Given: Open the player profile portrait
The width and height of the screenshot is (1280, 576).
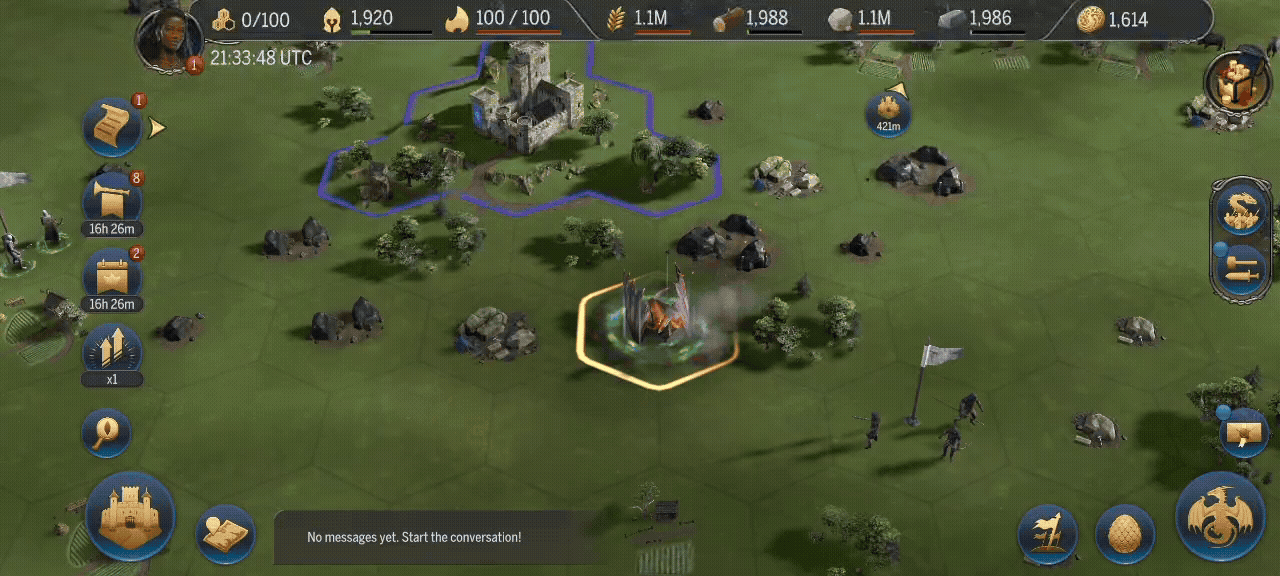Looking at the screenshot, I should click(169, 41).
